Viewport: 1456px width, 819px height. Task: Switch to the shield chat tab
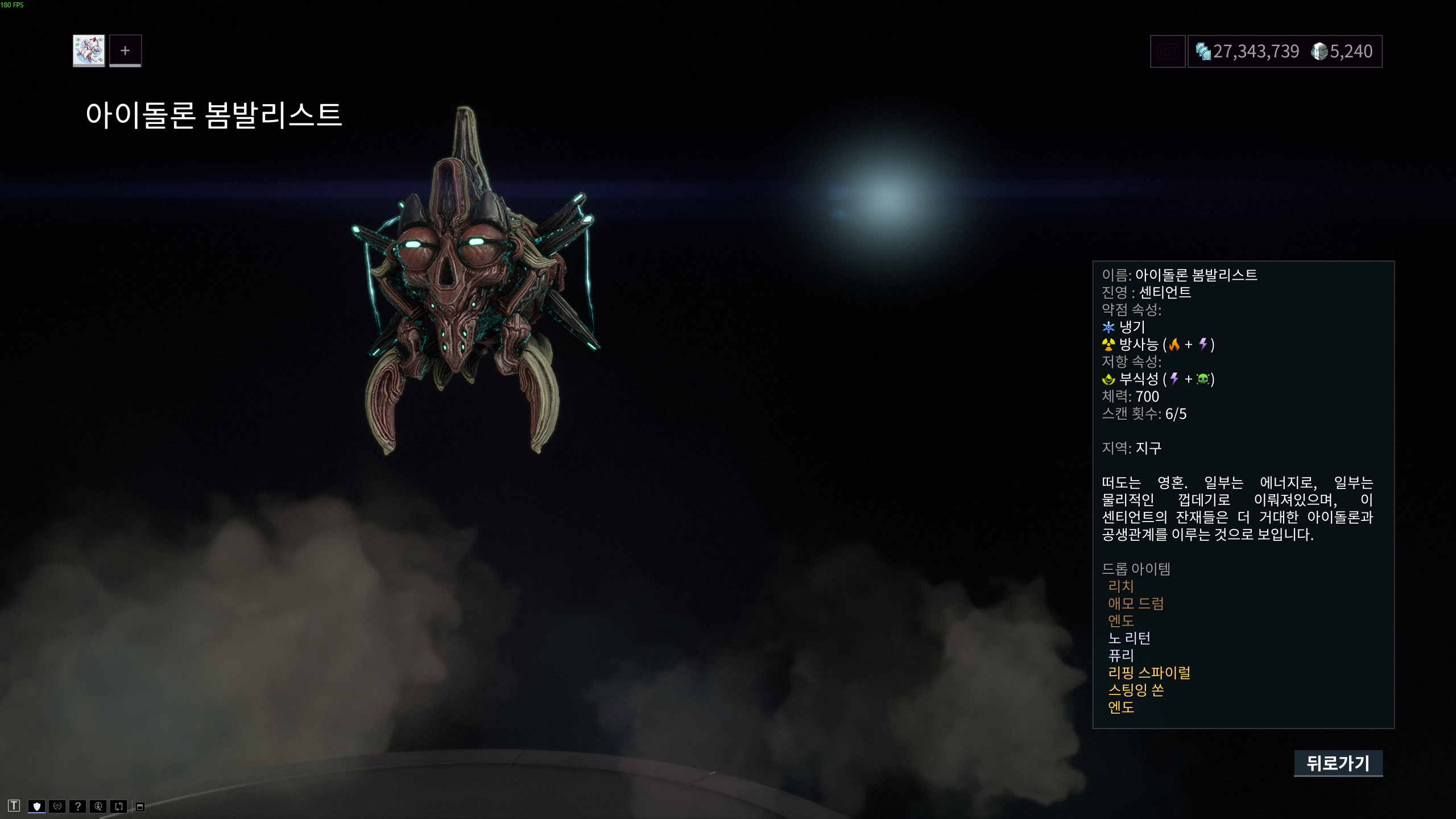[37, 806]
